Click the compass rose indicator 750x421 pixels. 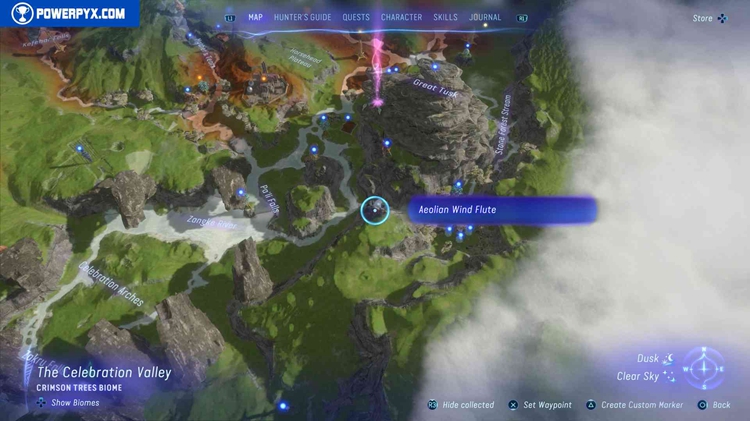point(706,368)
